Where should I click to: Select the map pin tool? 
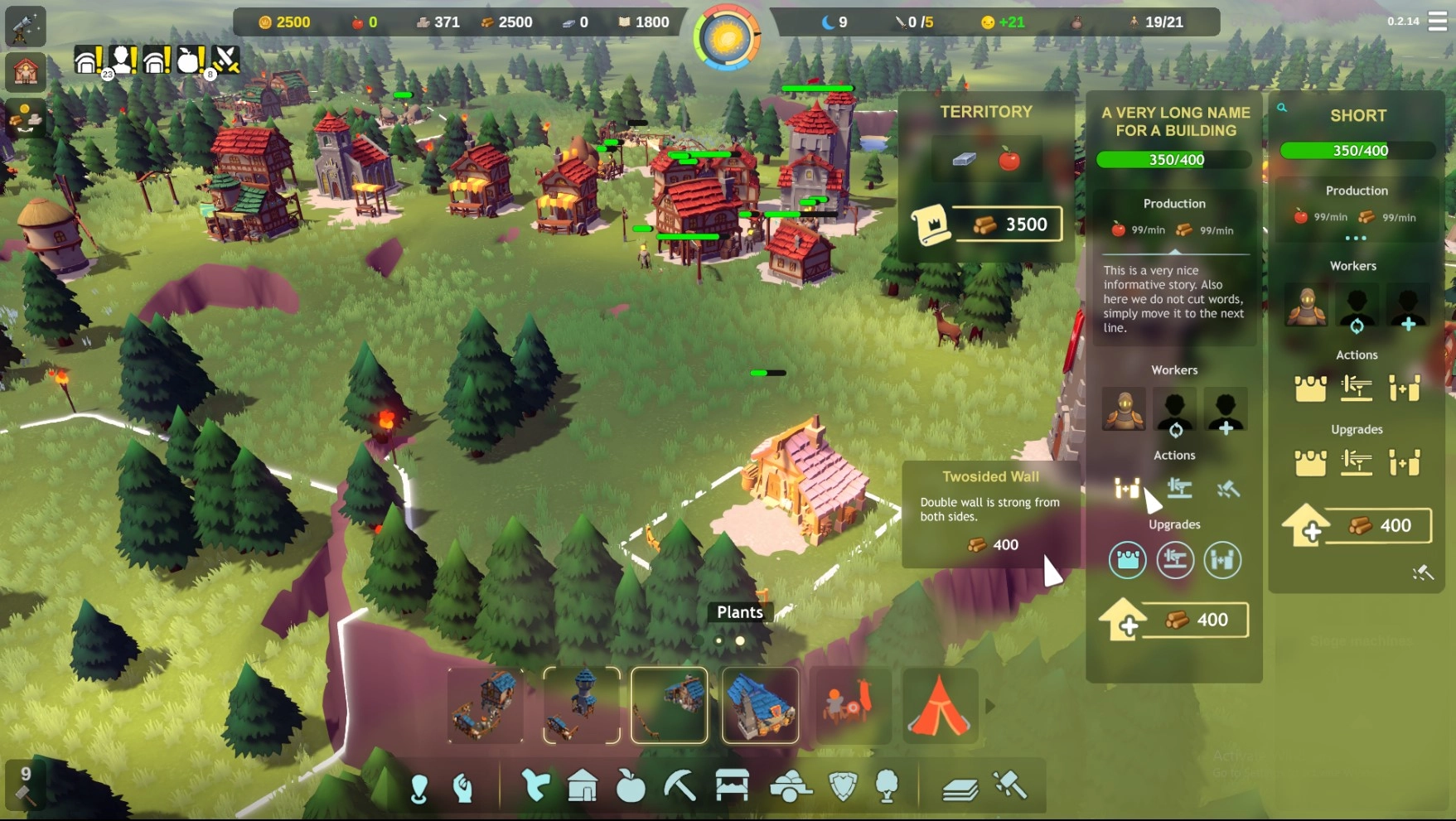point(419,787)
